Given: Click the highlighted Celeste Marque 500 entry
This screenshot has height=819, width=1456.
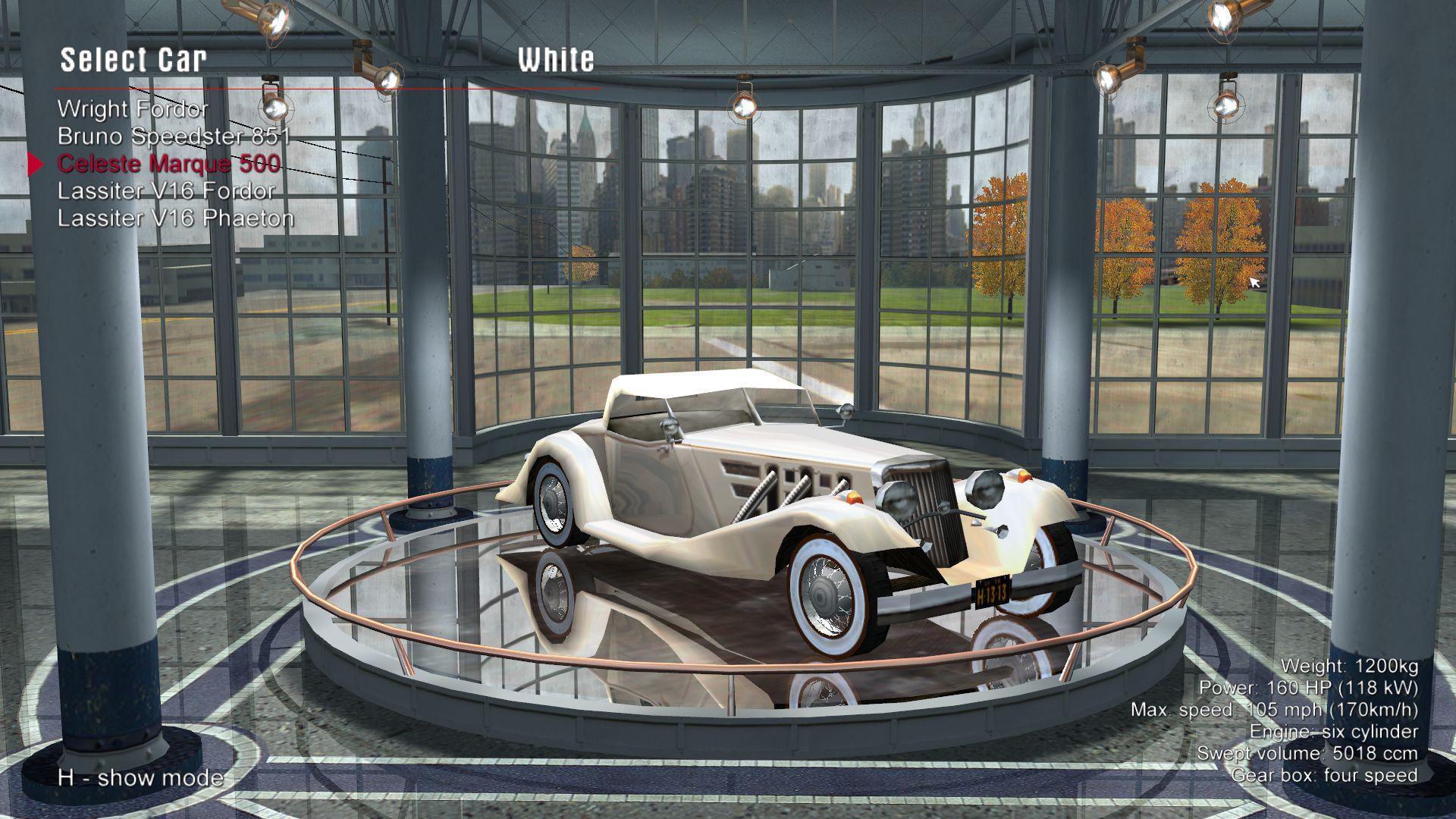Looking at the screenshot, I should (x=168, y=162).
